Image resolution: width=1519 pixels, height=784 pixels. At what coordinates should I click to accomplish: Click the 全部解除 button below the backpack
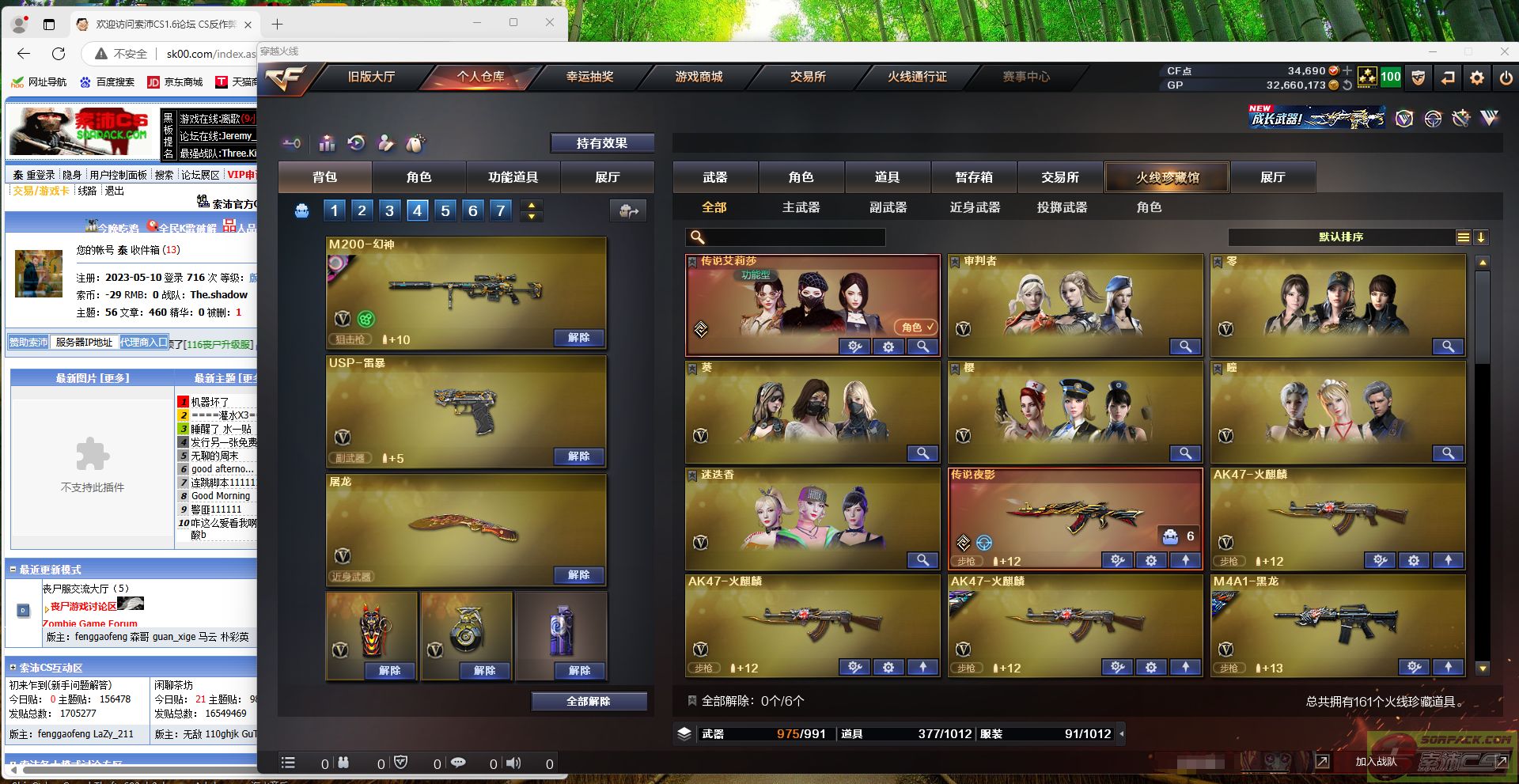(589, 701)
